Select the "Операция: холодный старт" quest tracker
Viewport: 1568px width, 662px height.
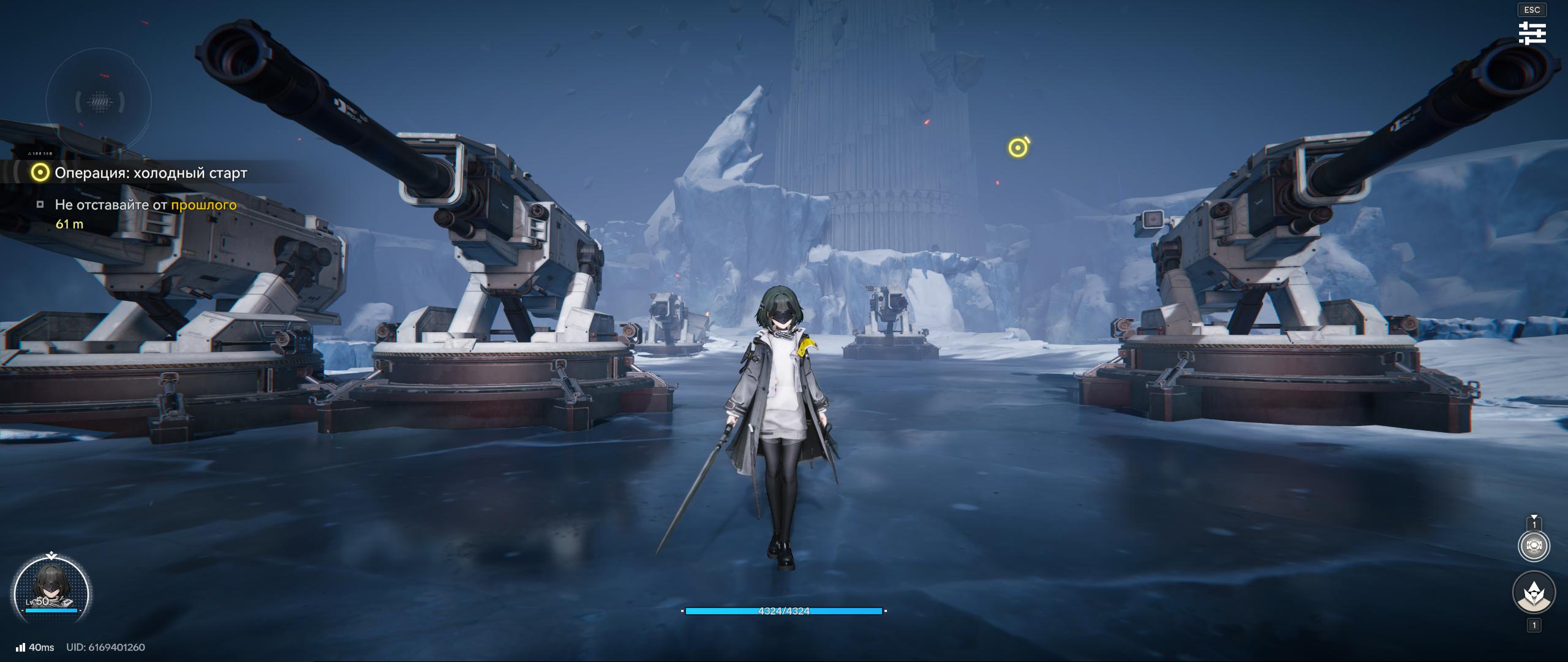pyautogui.click(x=150, y=173)
